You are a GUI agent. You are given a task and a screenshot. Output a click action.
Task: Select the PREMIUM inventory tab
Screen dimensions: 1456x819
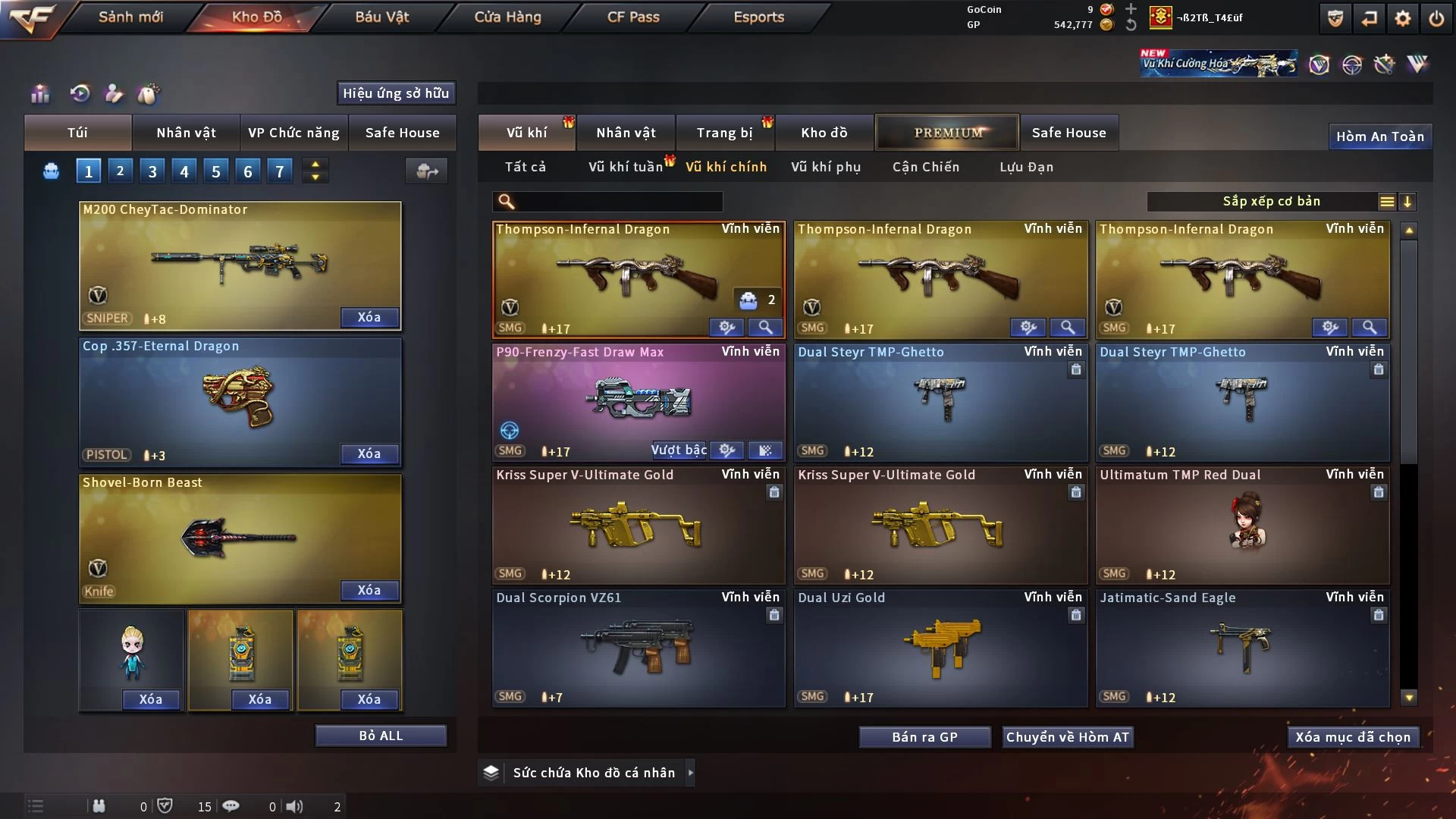tap(948, 133)
